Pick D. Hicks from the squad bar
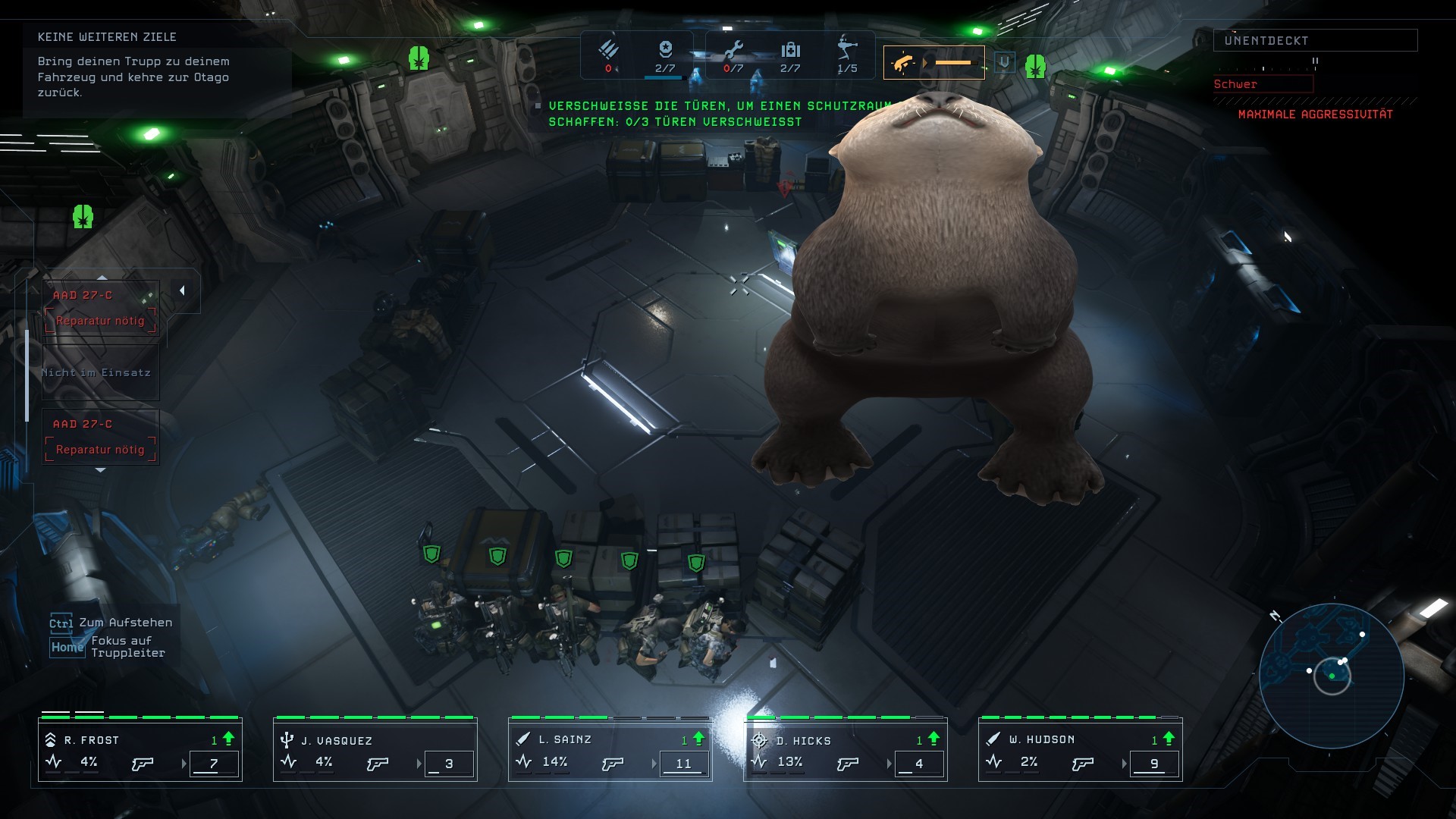 (846, 751)
